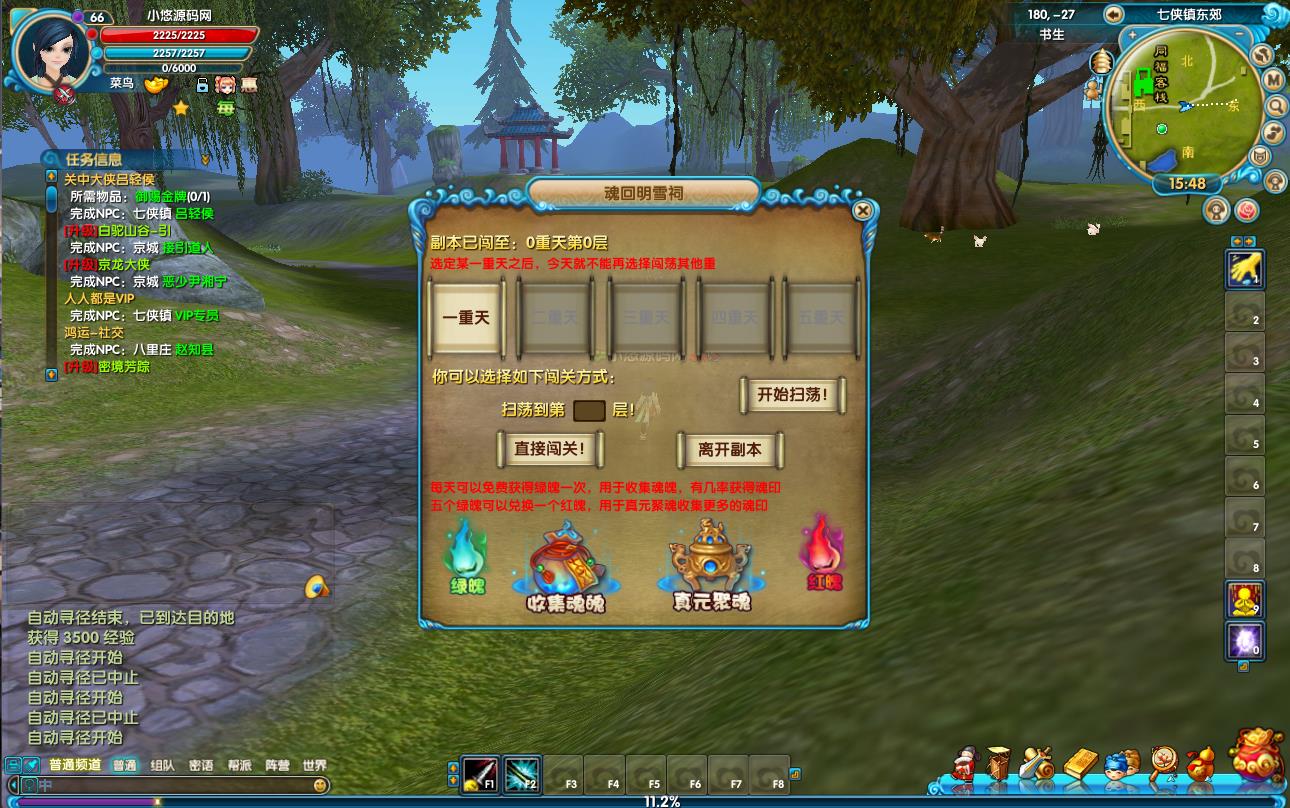Screen dimensions: 1290x808
Task: Click the player portrait avatar
Action: pos(50,50)
